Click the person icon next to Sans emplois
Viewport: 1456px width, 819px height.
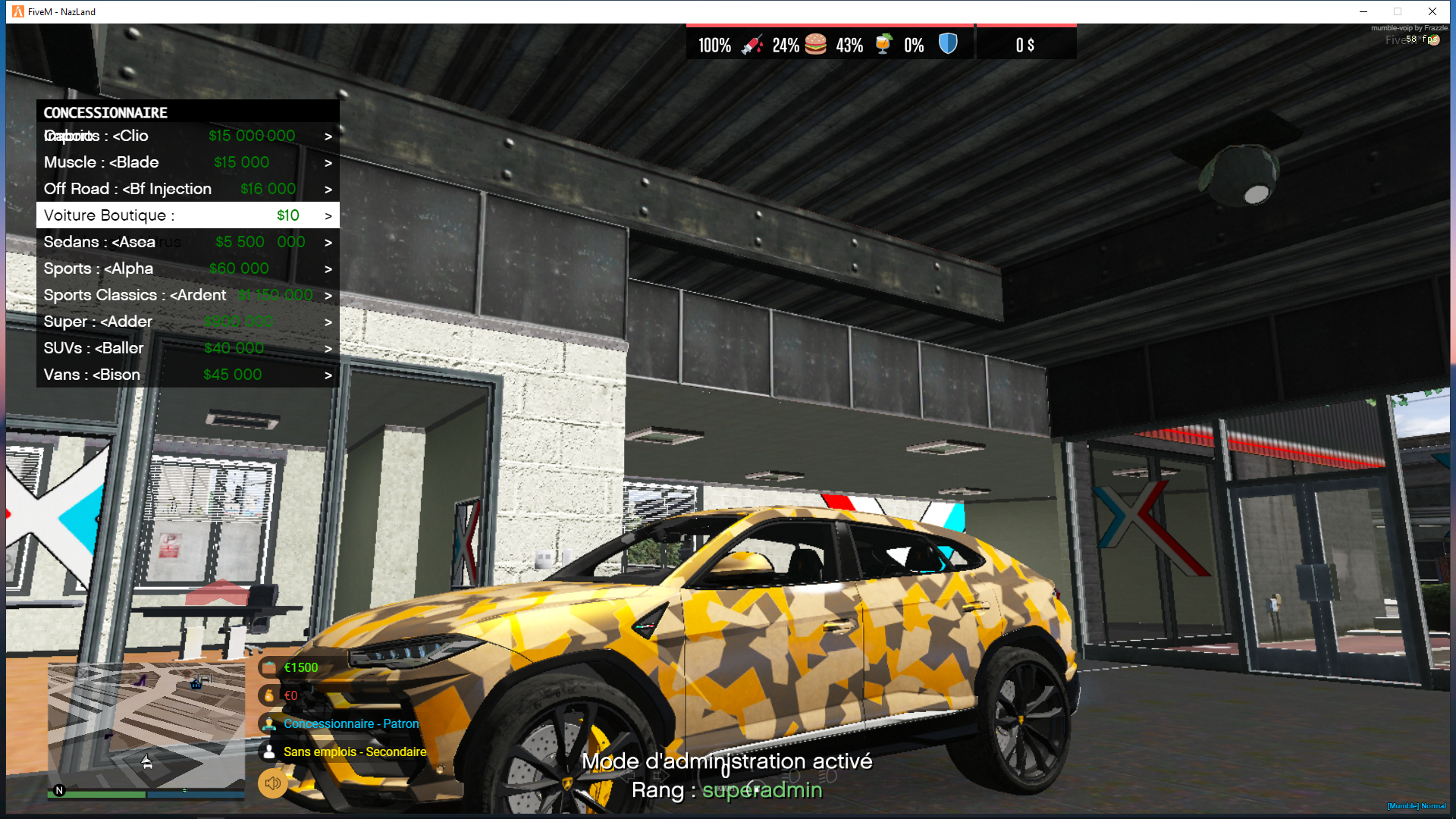pyautogui.click(x=269, y=752)
